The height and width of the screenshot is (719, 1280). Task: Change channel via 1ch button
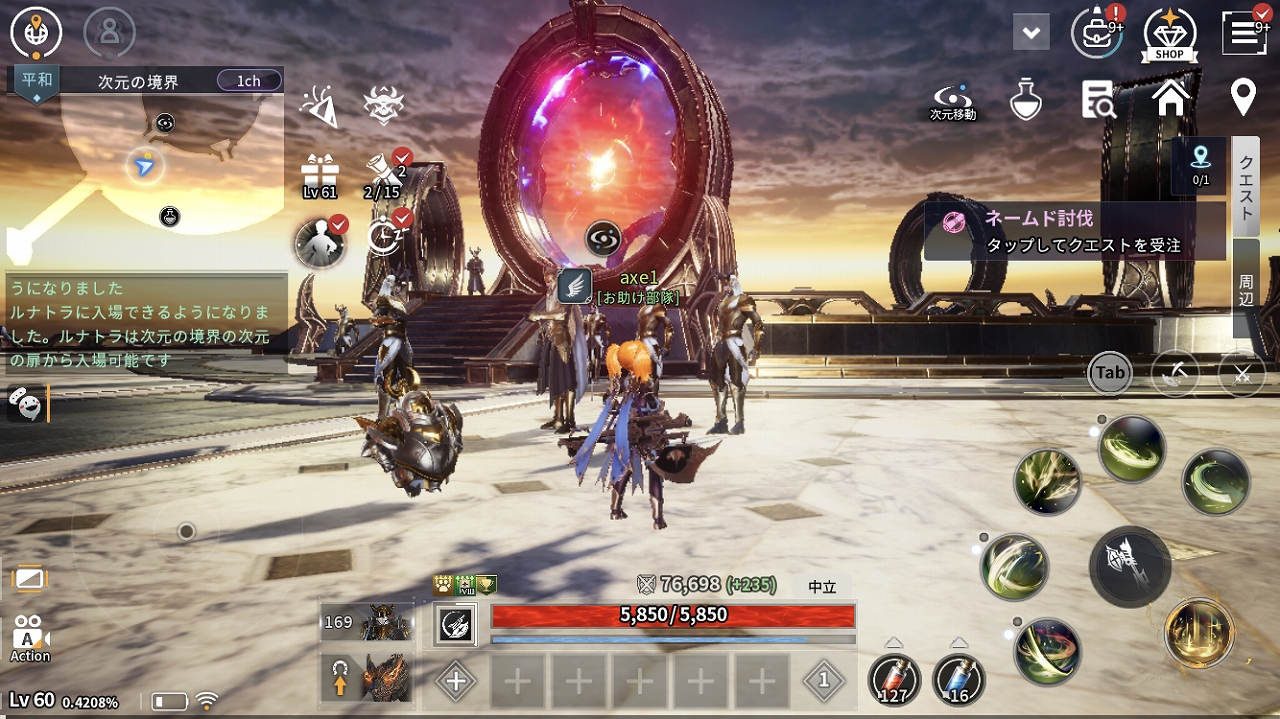248,81
